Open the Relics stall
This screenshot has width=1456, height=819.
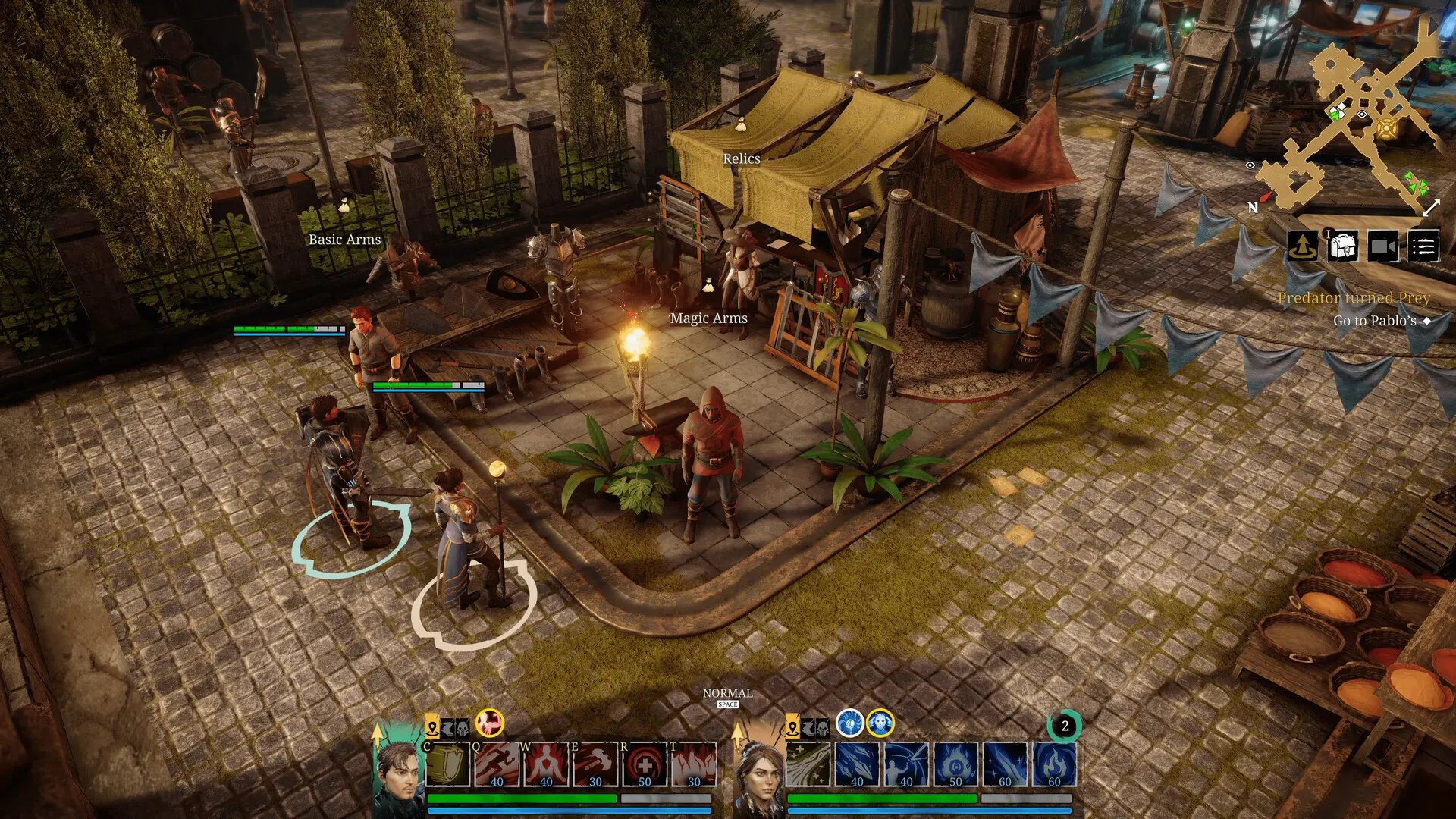tap(742, 158)
